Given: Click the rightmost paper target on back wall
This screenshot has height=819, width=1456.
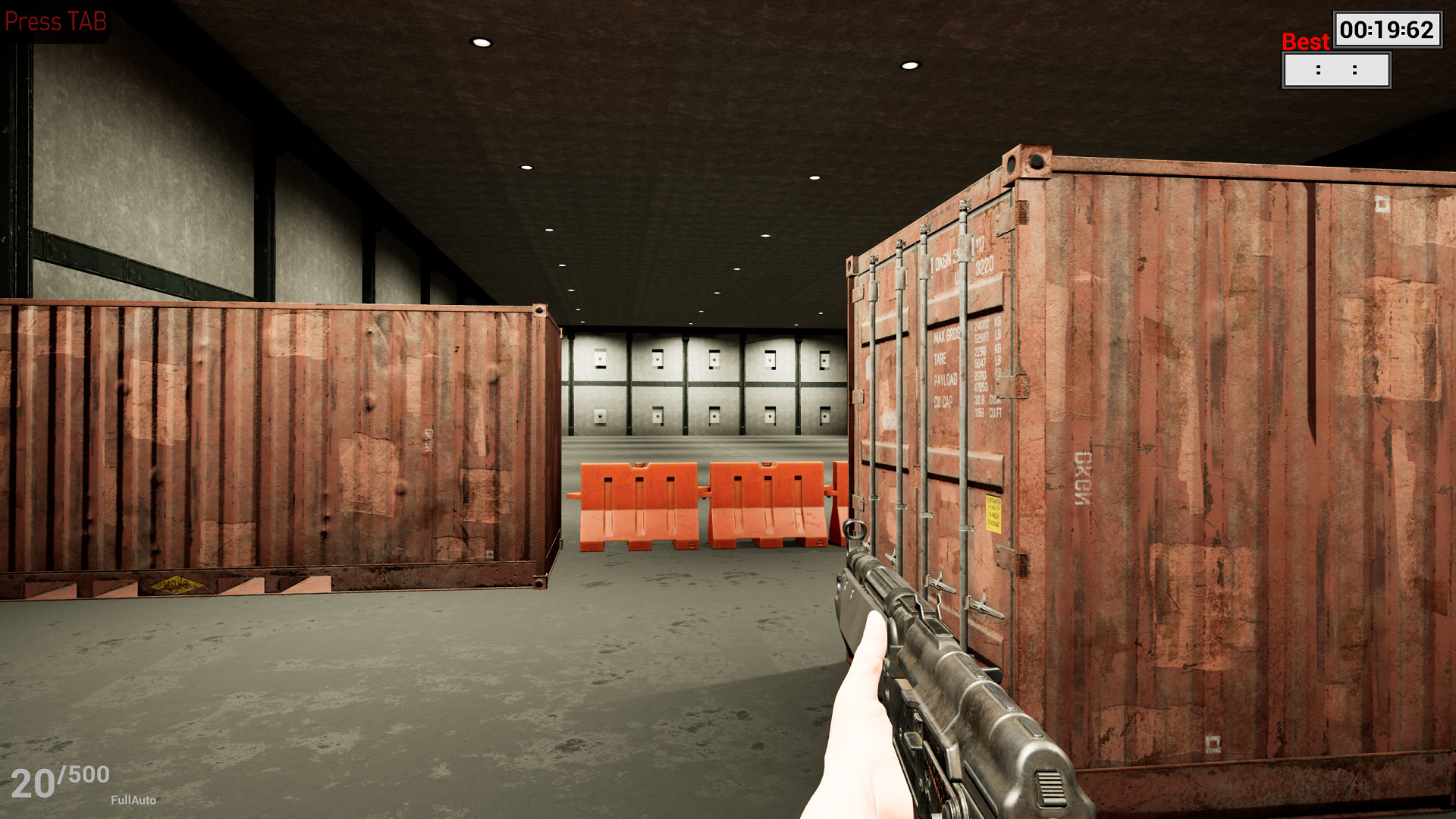Looking at the screenshot, I should 823,359.
